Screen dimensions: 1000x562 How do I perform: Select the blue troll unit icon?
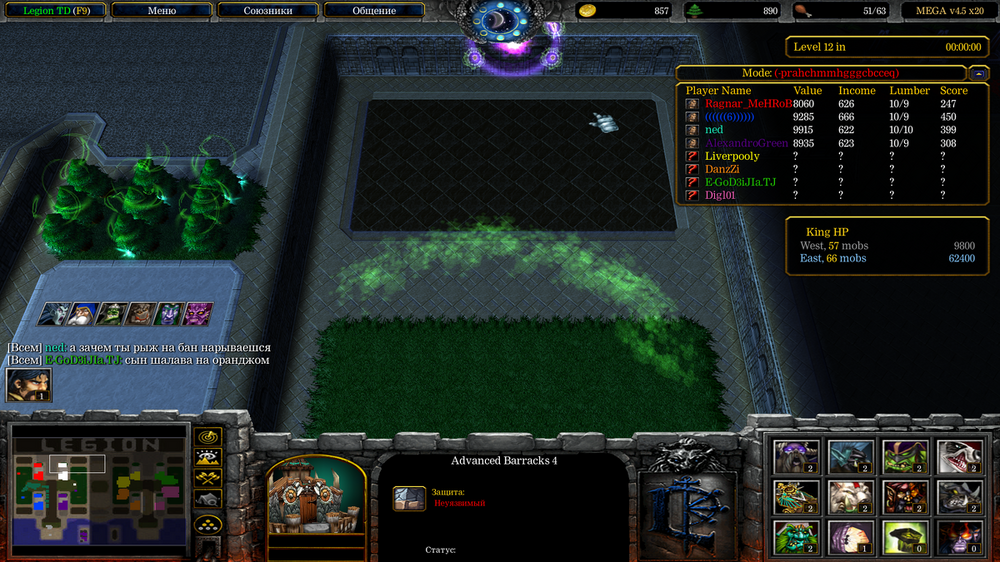[850, 456]
